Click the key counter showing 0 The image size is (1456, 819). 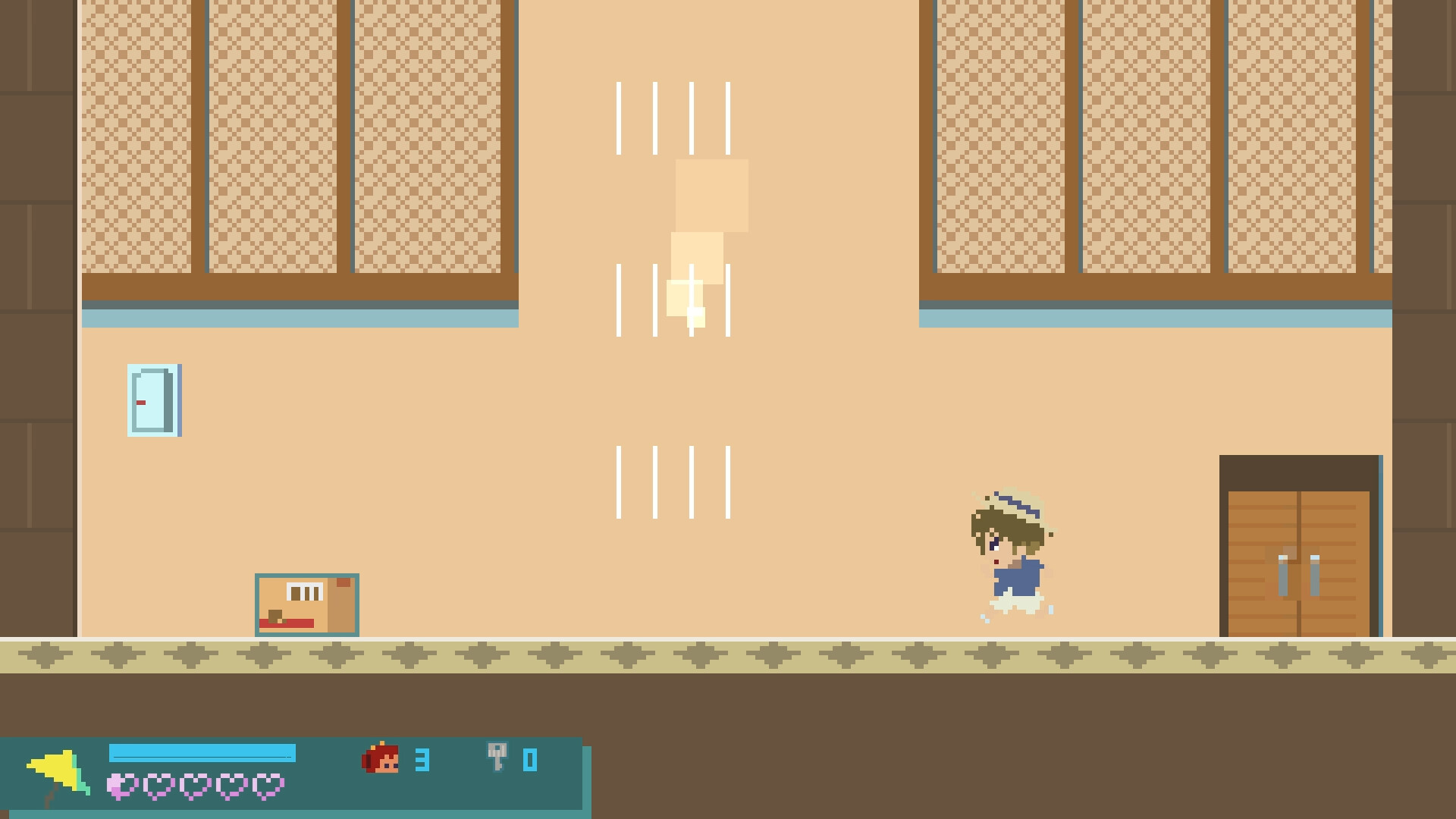(x=529, y=758)
